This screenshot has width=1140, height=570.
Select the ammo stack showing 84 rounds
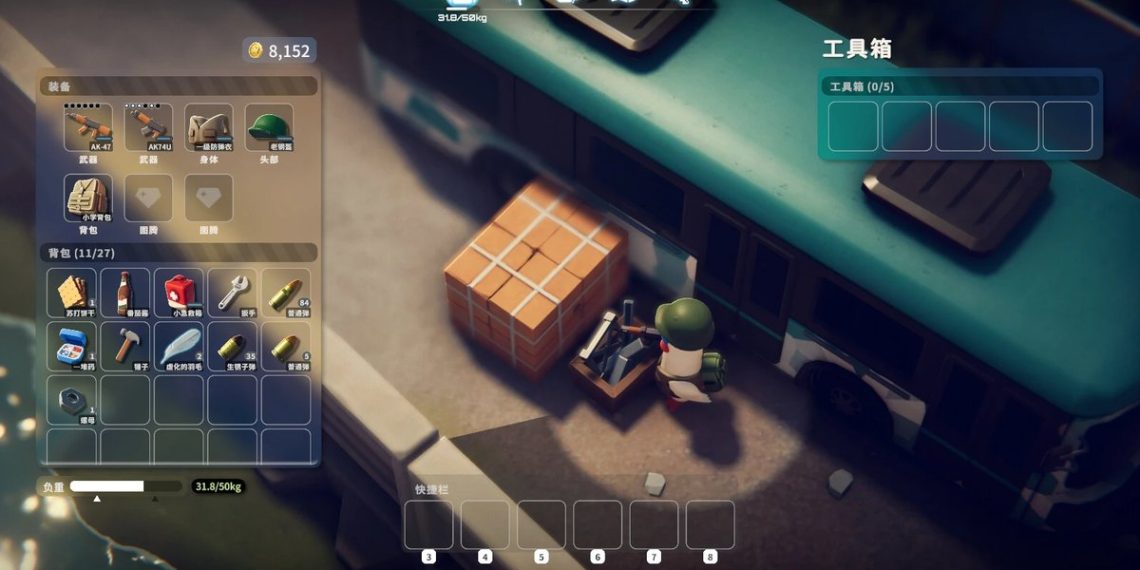tap(285, 293)
